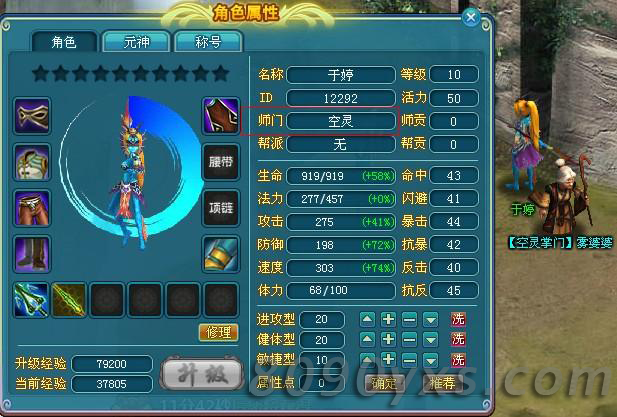This screenshot has height=417, width=617.
Task: Close the character attributes window
Action: 472,17
